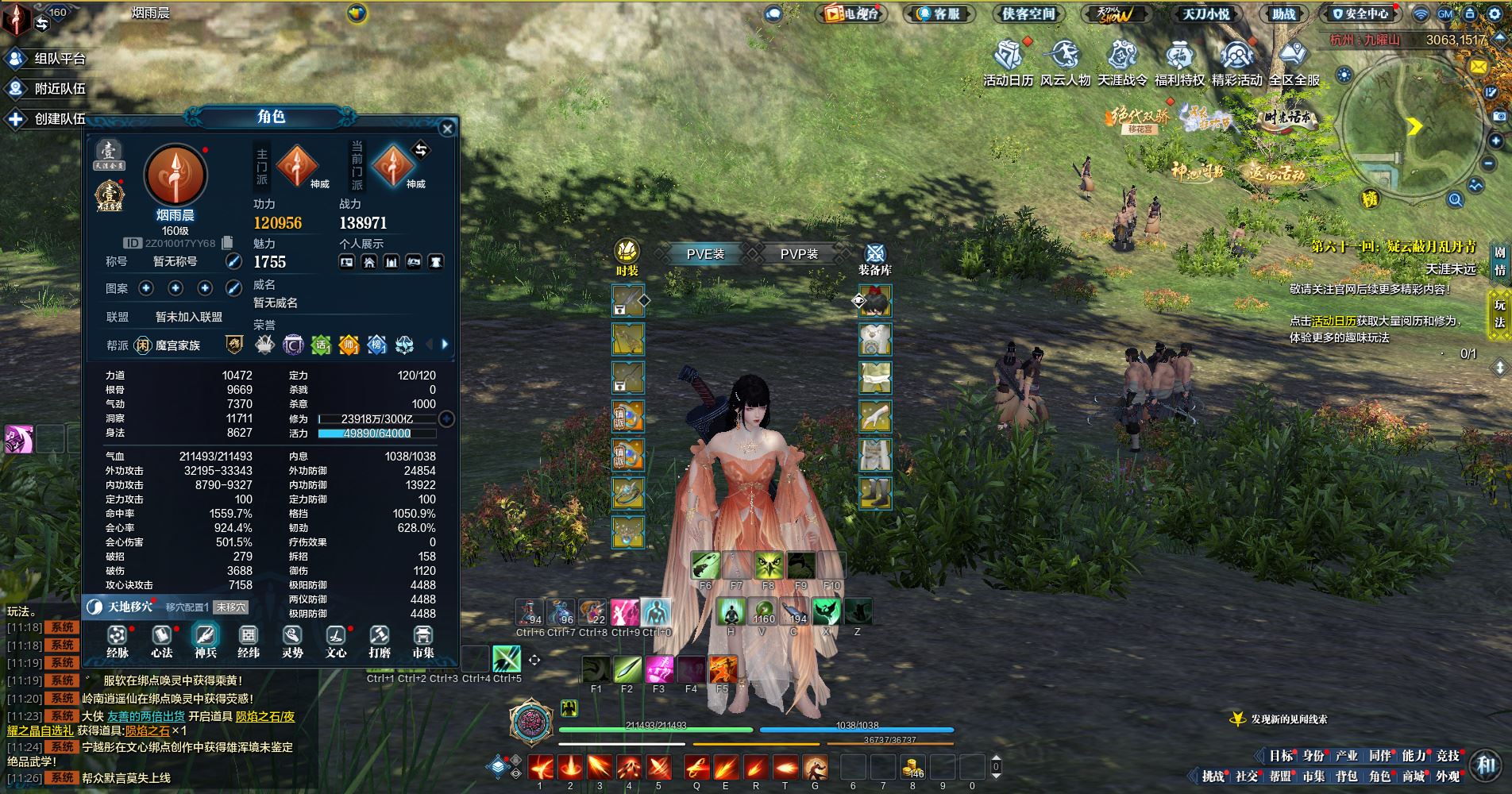1512x794 pixels.
Task: Open 安全中心 security center
Action: tap(1360, 13)
